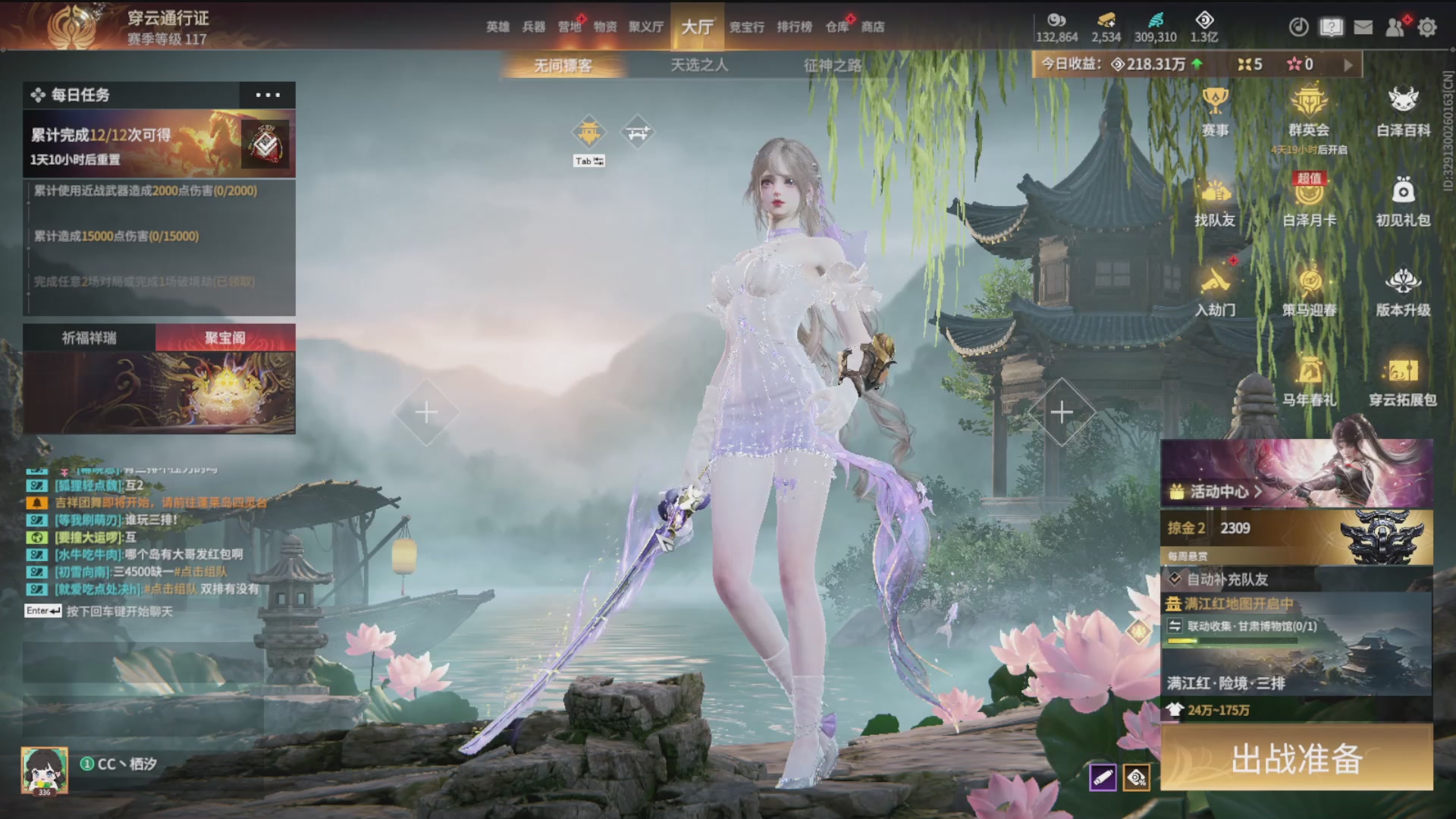
Task: Open the 商店 shop
Action: click(873, 27)
